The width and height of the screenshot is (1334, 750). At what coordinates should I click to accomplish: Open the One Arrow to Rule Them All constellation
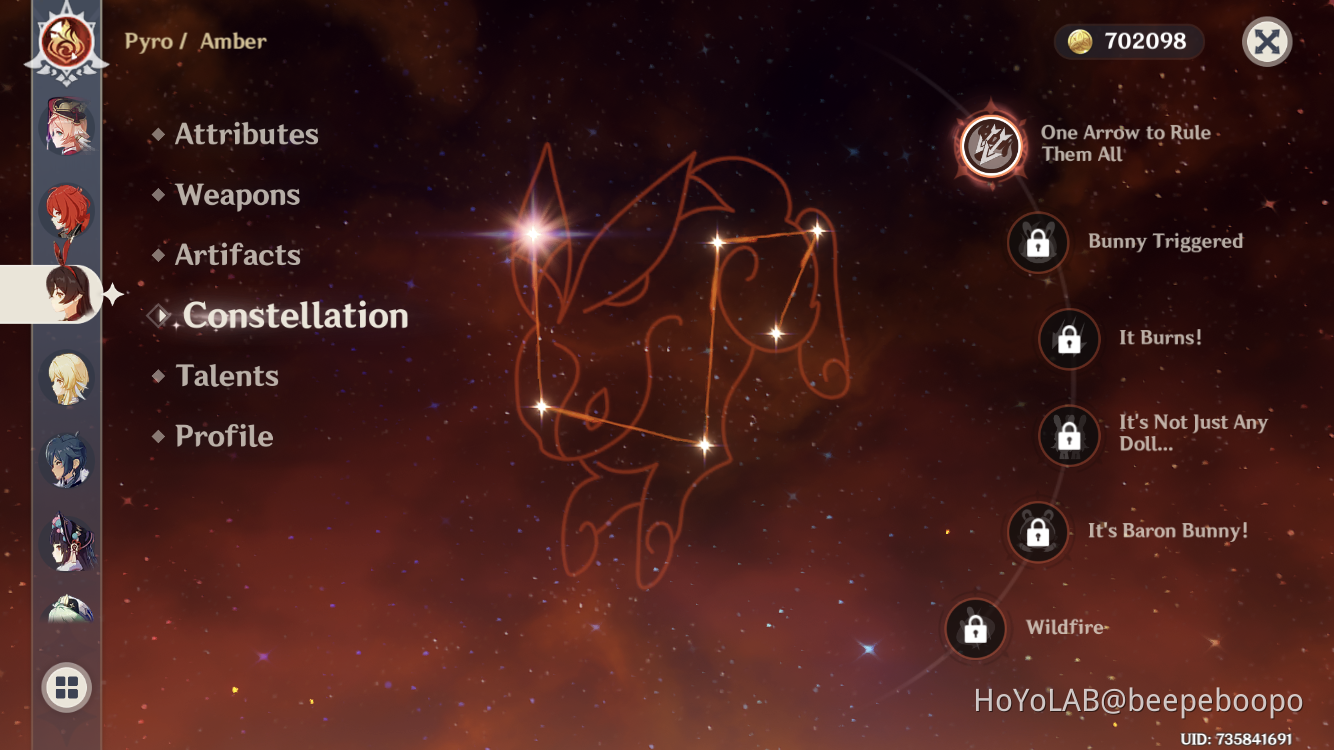tap(990, 143)
